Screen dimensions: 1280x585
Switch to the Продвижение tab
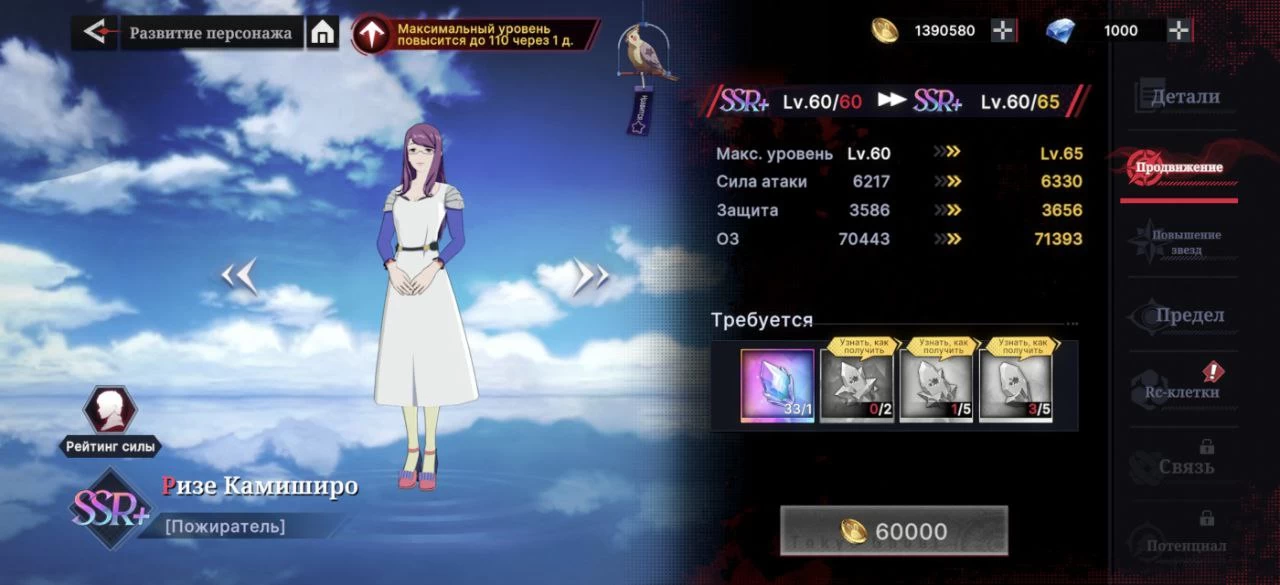(1179, 168)
